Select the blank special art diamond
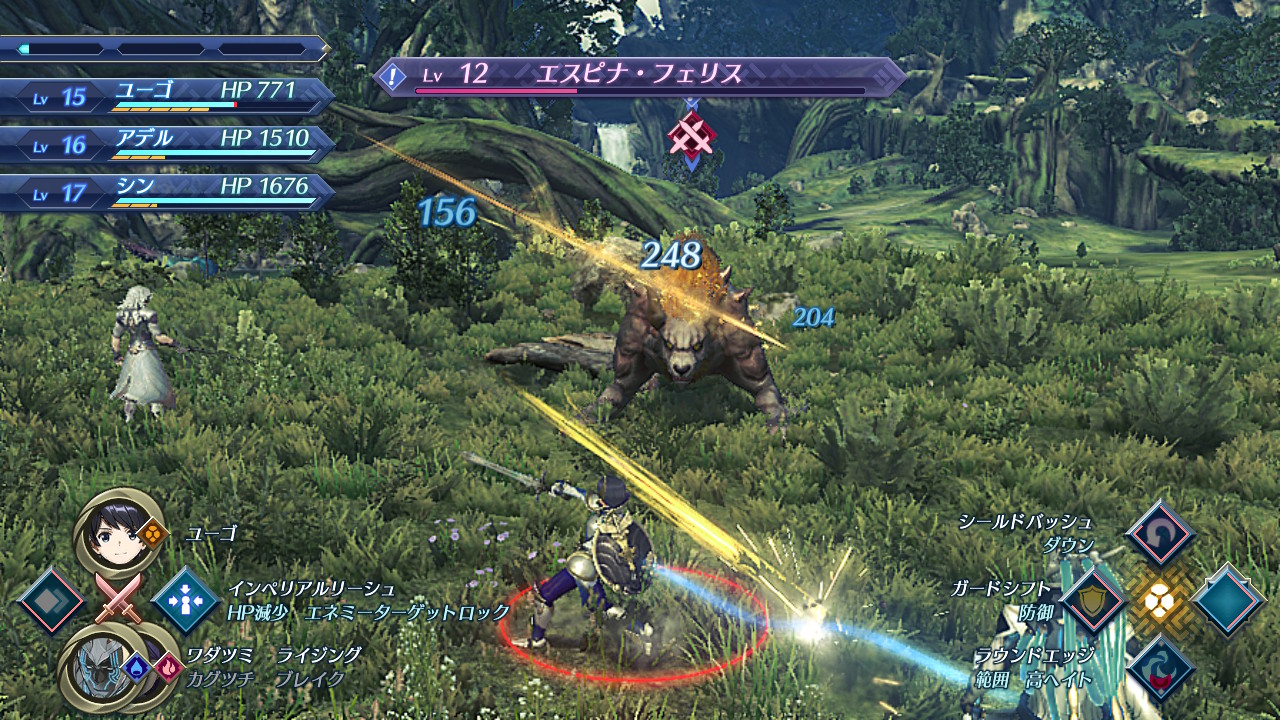Viewport: 1280px width, 720px height. point(1228,601)
